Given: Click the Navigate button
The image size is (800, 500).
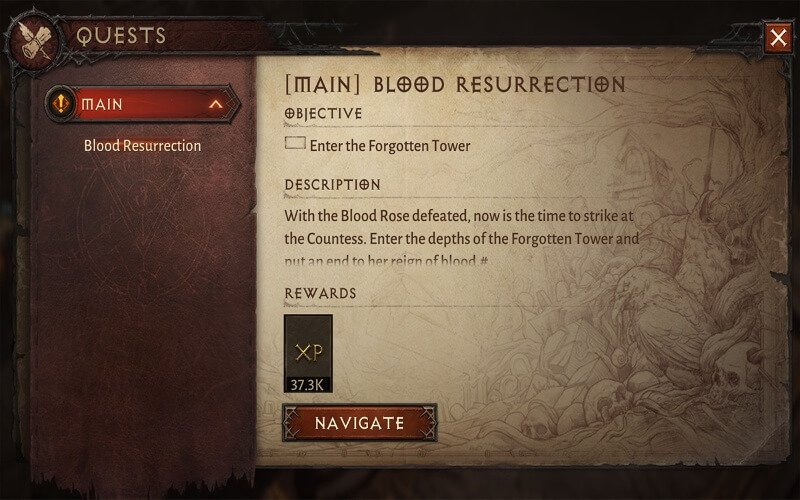Looking at the screenshot, I should point(360,423).
